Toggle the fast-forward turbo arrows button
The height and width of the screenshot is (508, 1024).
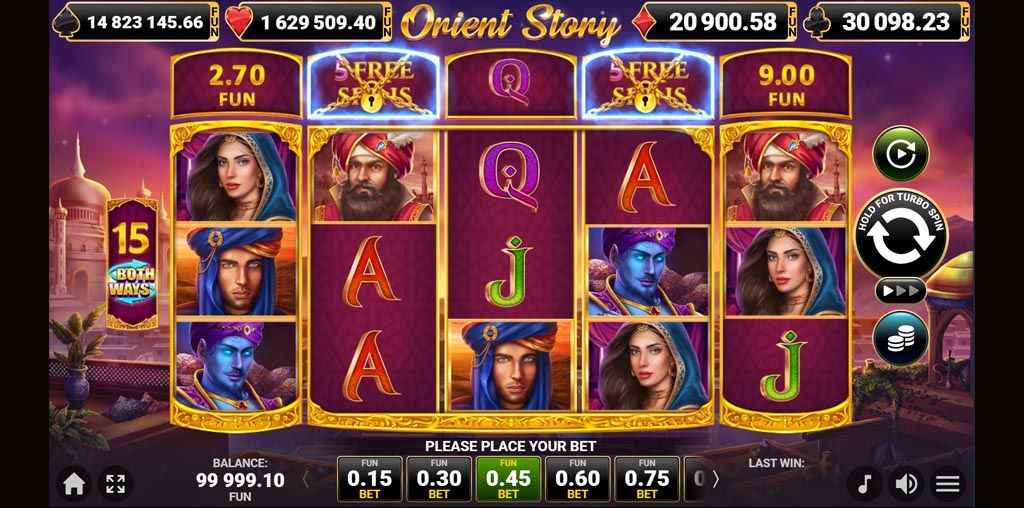point(900,291)
